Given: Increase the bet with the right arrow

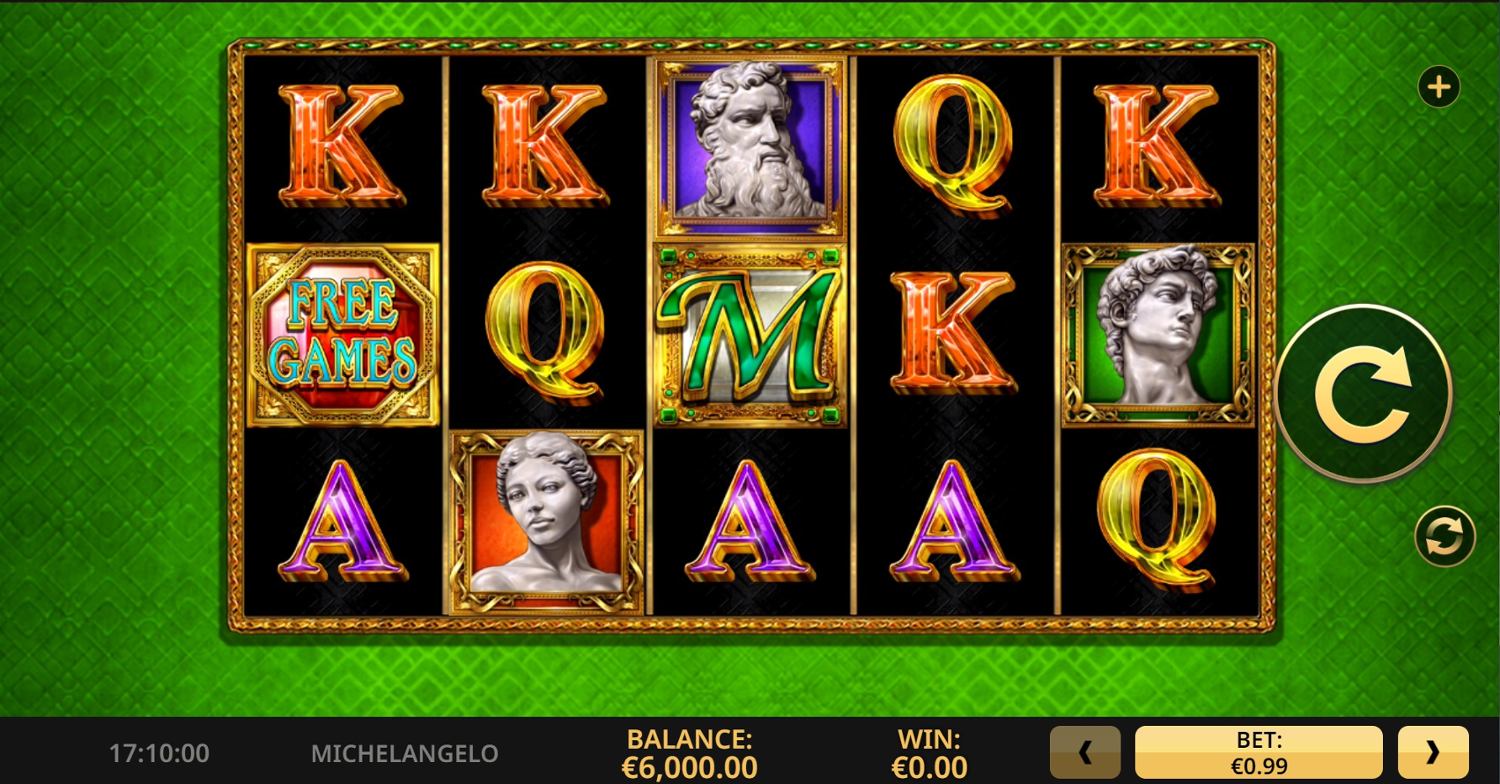Looking at the screenshot, I should click(x=1432, y=752).
